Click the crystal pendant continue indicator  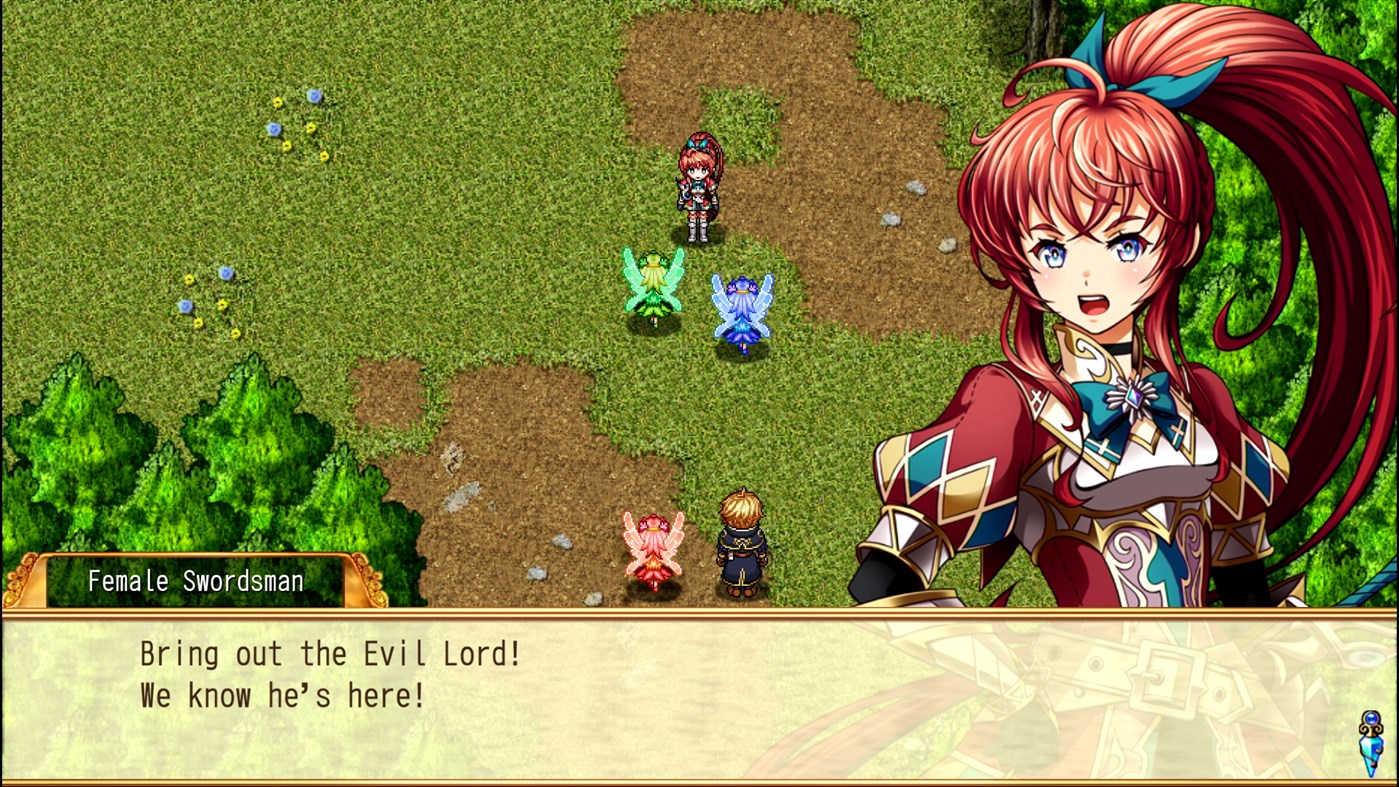(x=1366, y=740)
